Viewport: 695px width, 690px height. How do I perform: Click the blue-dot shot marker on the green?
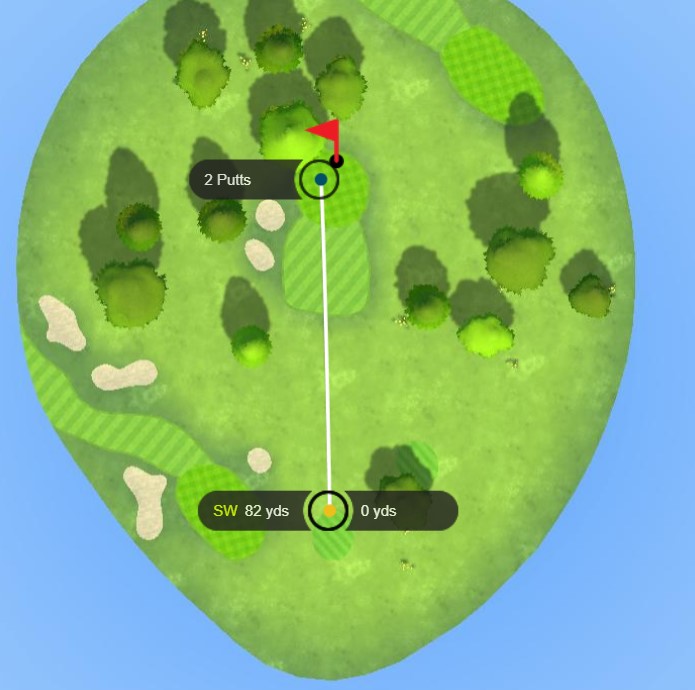coord(320,180)
